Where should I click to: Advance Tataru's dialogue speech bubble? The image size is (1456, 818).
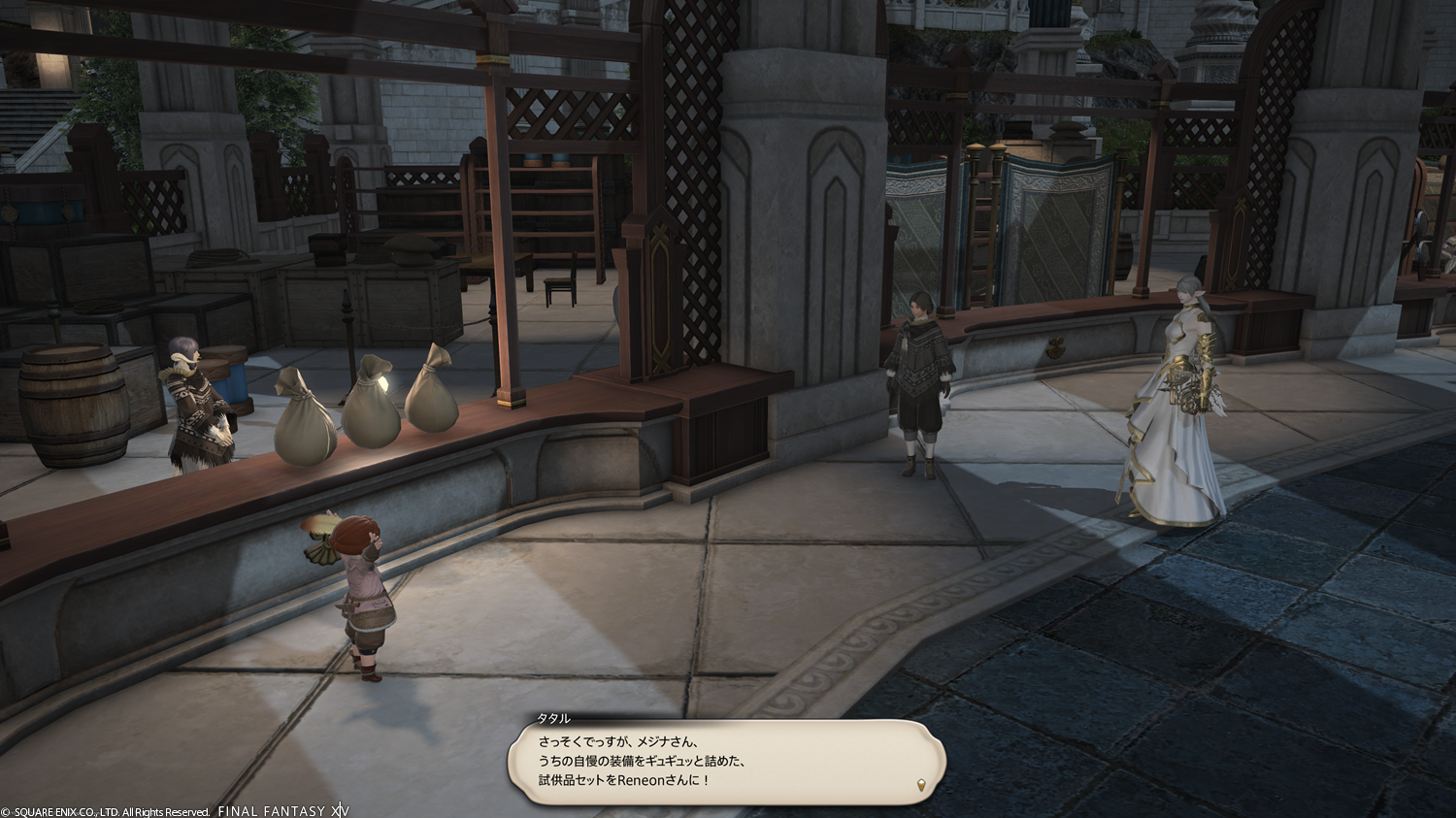[x=724, y=762]
